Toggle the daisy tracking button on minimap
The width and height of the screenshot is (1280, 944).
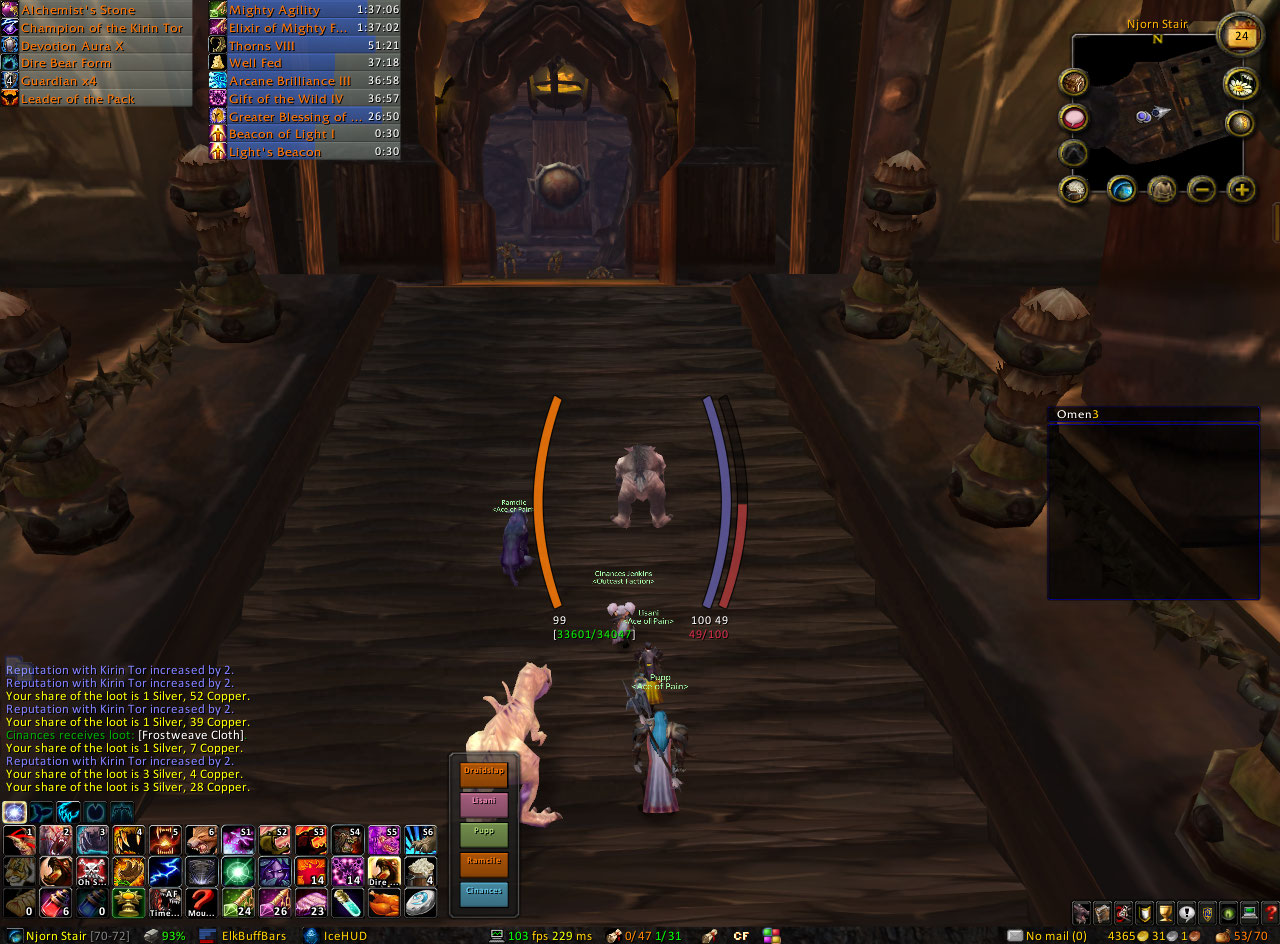[1241, 83]
